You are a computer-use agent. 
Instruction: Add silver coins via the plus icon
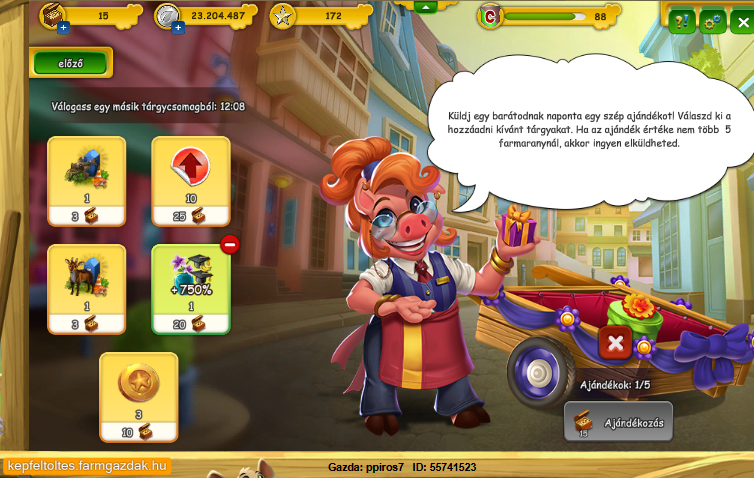click(178, 28)
